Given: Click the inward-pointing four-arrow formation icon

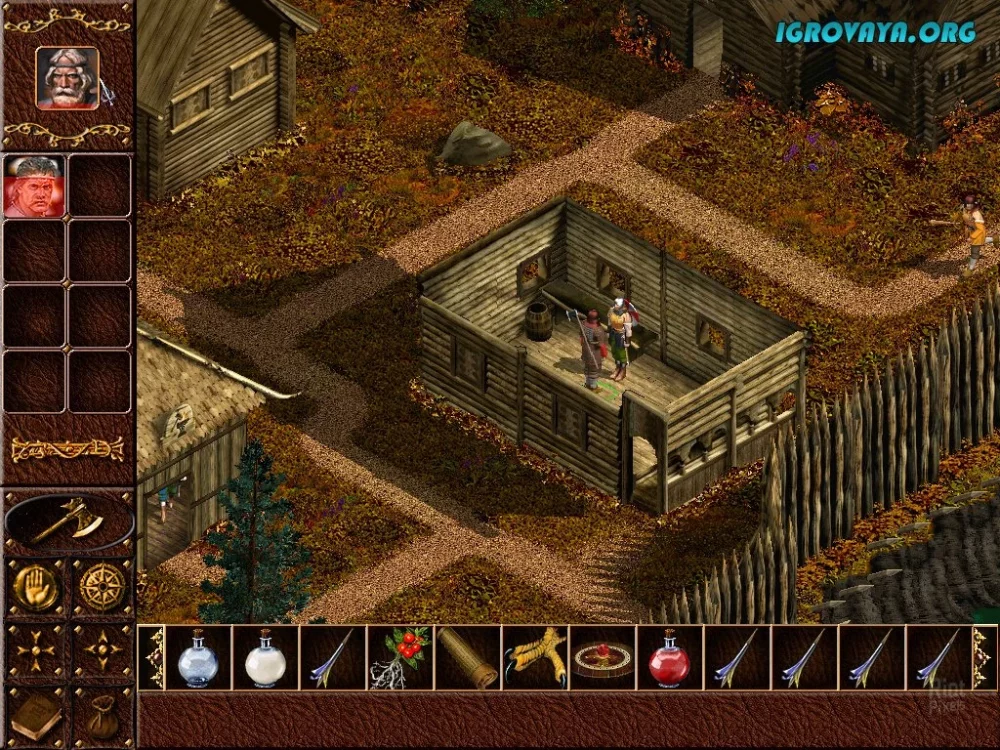Looking at the screenshot, I should pyautogui.click(x=34, y=652).
